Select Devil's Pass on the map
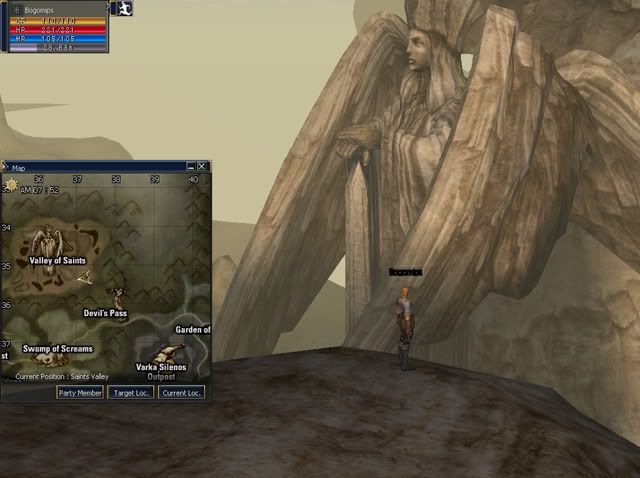This screenshot has height=478, width=640. 118,298
